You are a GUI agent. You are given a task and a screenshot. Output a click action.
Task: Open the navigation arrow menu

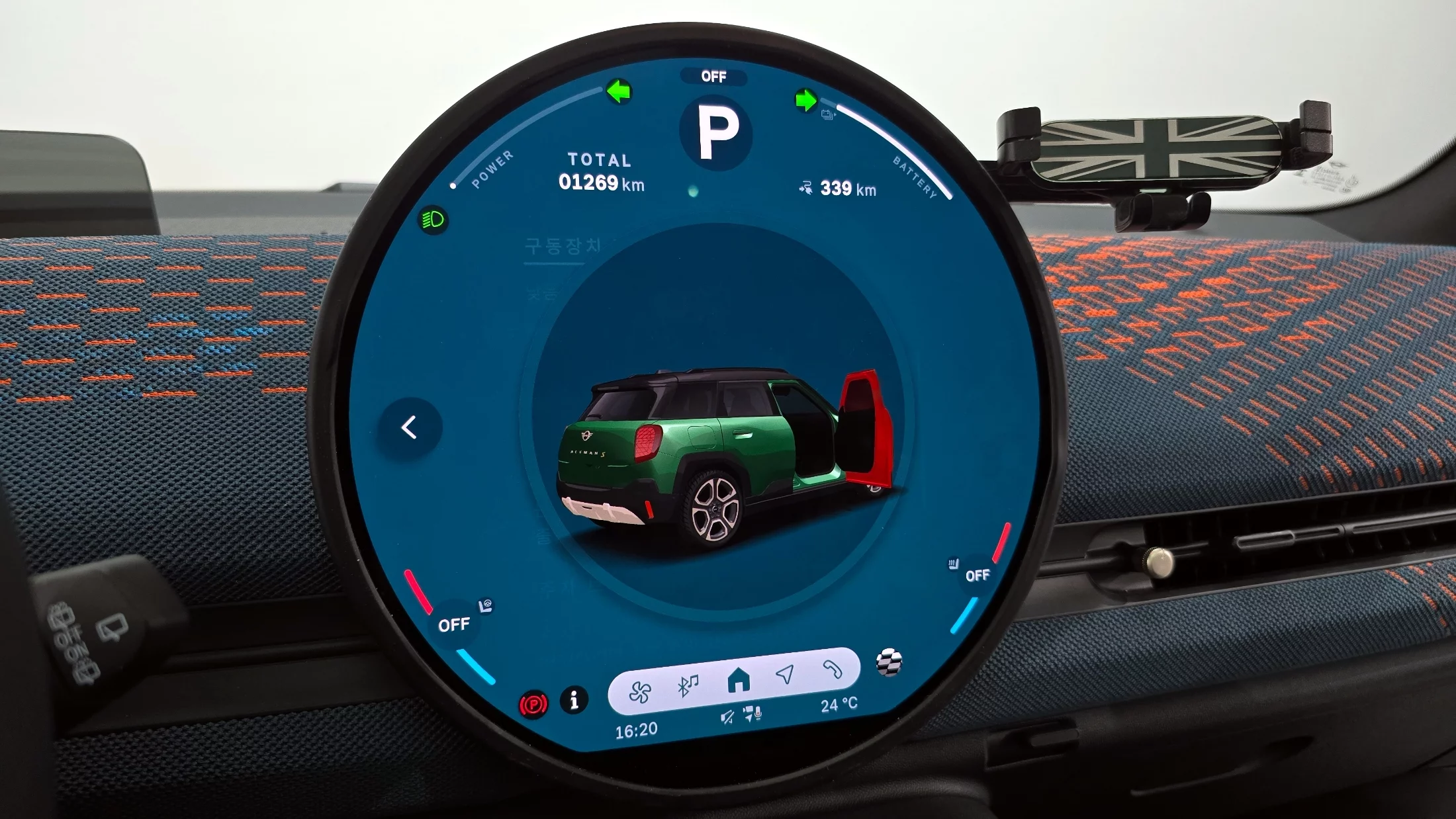785,675
